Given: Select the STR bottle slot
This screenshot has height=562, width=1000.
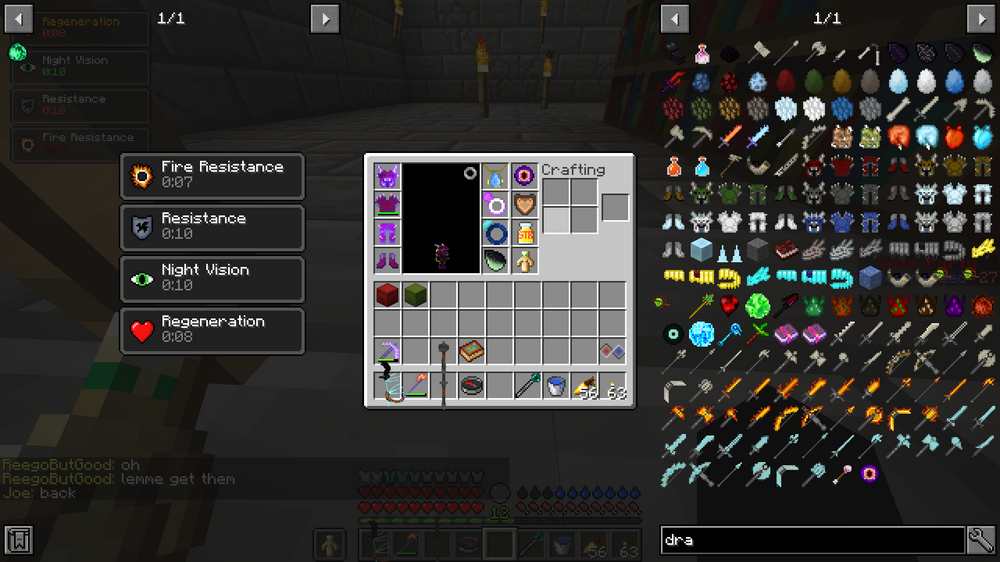Looking at the screenshot, I should (x=524, y=233).
